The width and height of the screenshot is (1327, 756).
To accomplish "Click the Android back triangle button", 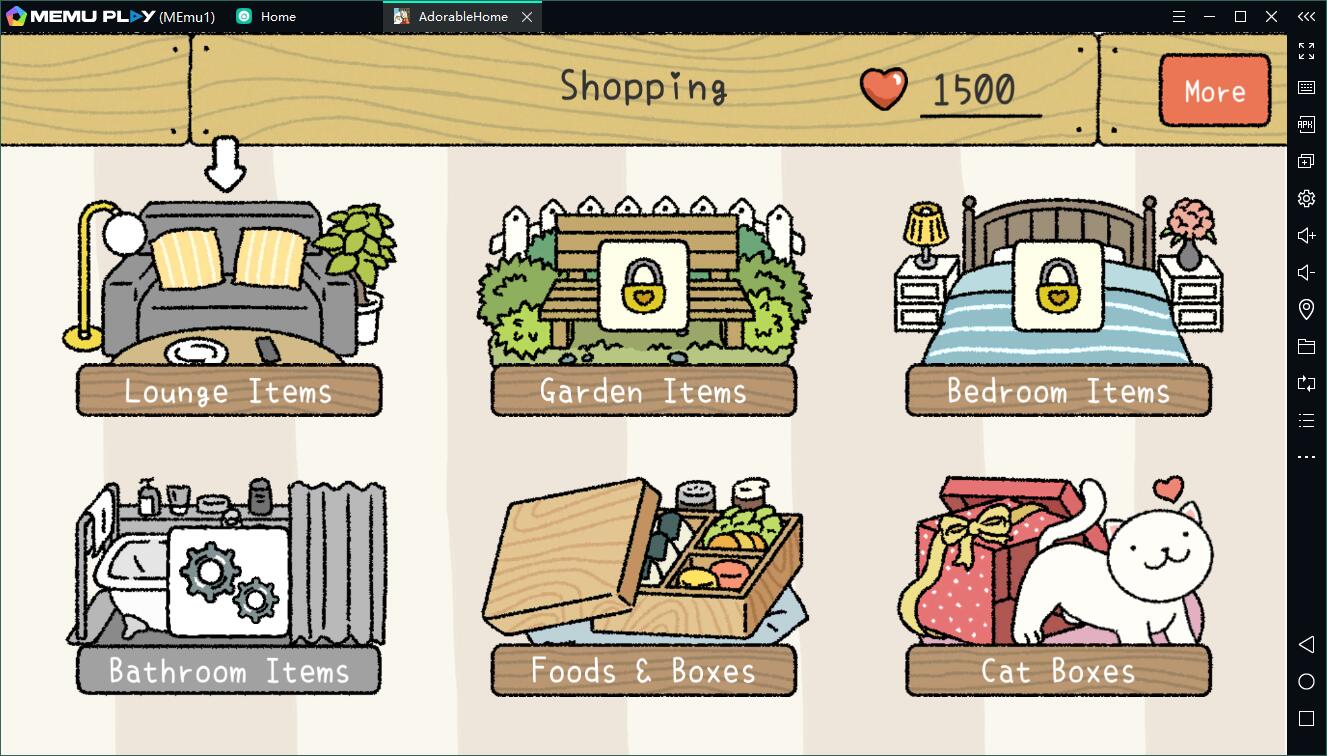I will (1306, 644).
